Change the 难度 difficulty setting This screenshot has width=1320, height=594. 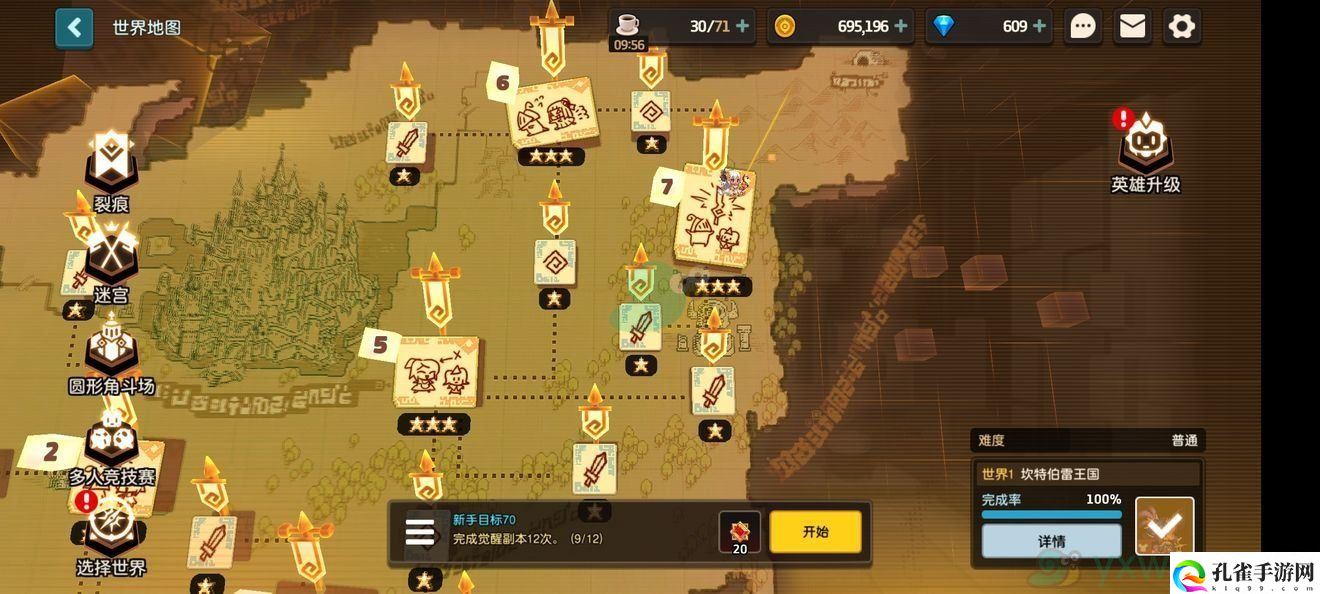pos(1086,440)
